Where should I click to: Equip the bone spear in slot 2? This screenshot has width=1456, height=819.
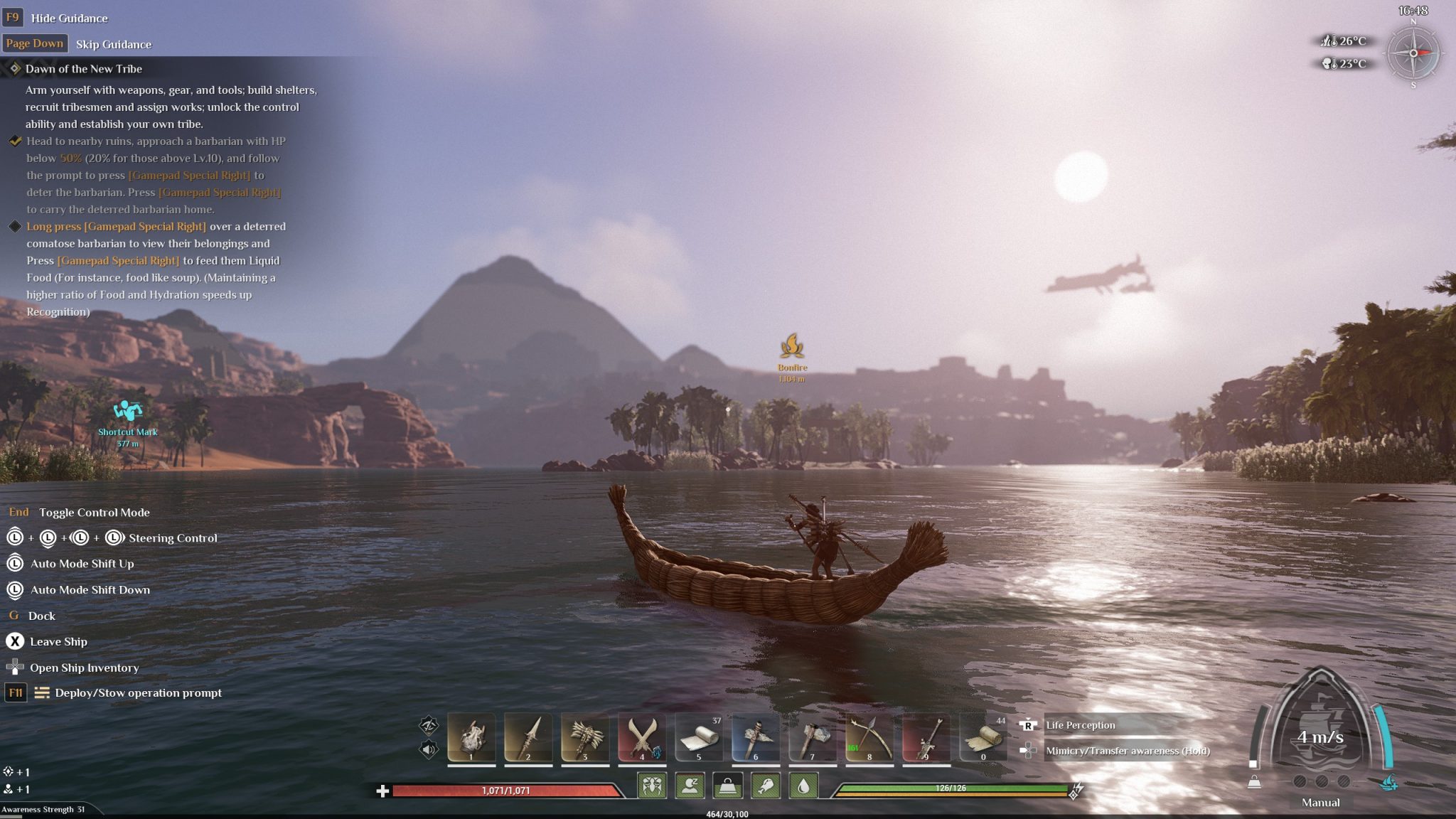tap(528, 737)
